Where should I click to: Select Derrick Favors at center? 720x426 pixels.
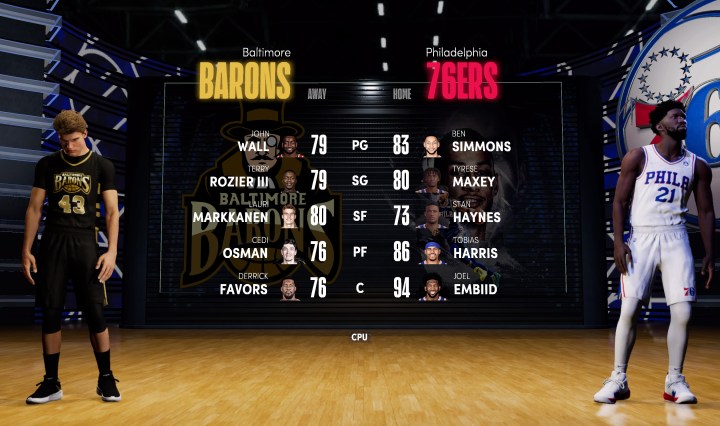[244, 289]
